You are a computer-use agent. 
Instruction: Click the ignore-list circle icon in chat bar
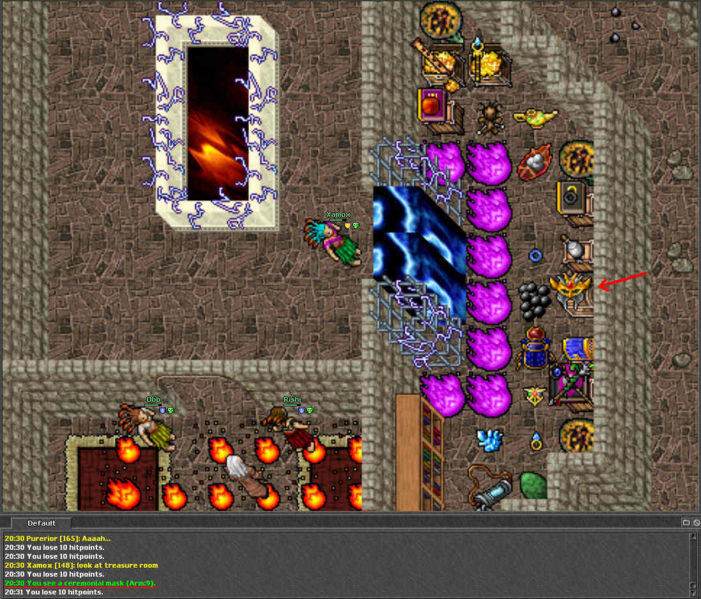pos(696,523)
